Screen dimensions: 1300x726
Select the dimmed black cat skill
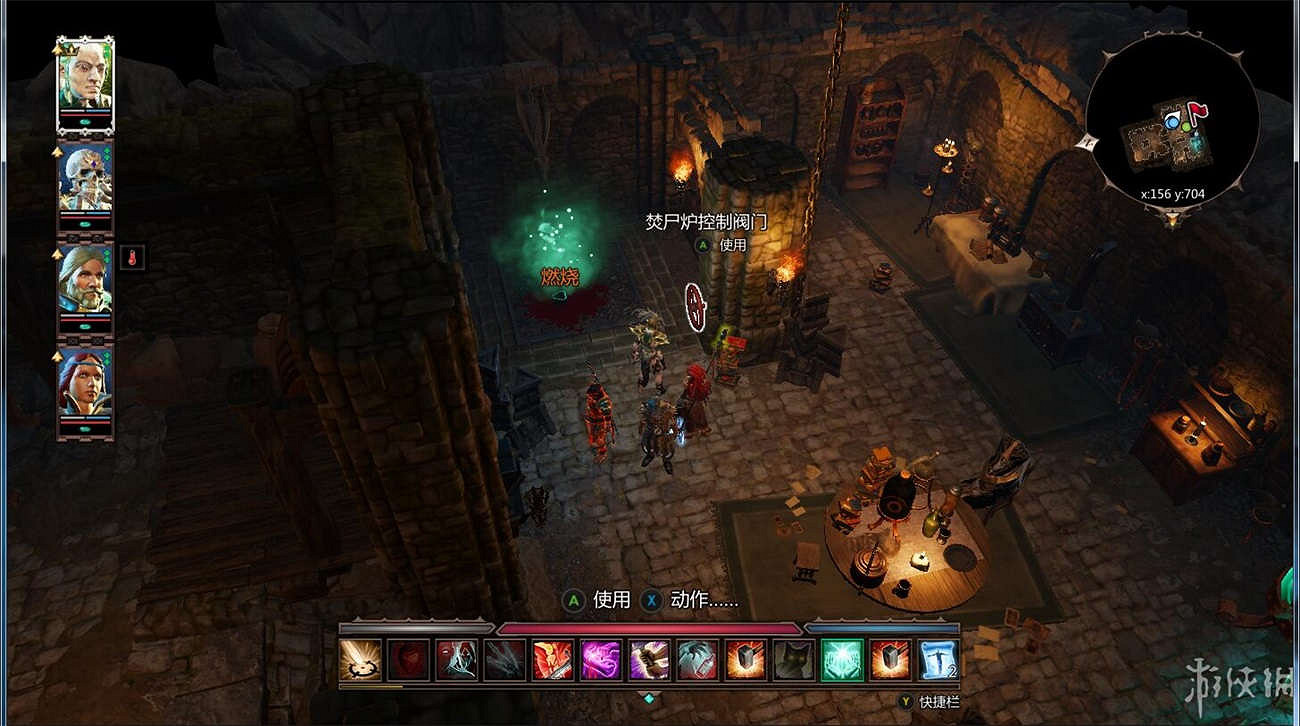[794, 660]
